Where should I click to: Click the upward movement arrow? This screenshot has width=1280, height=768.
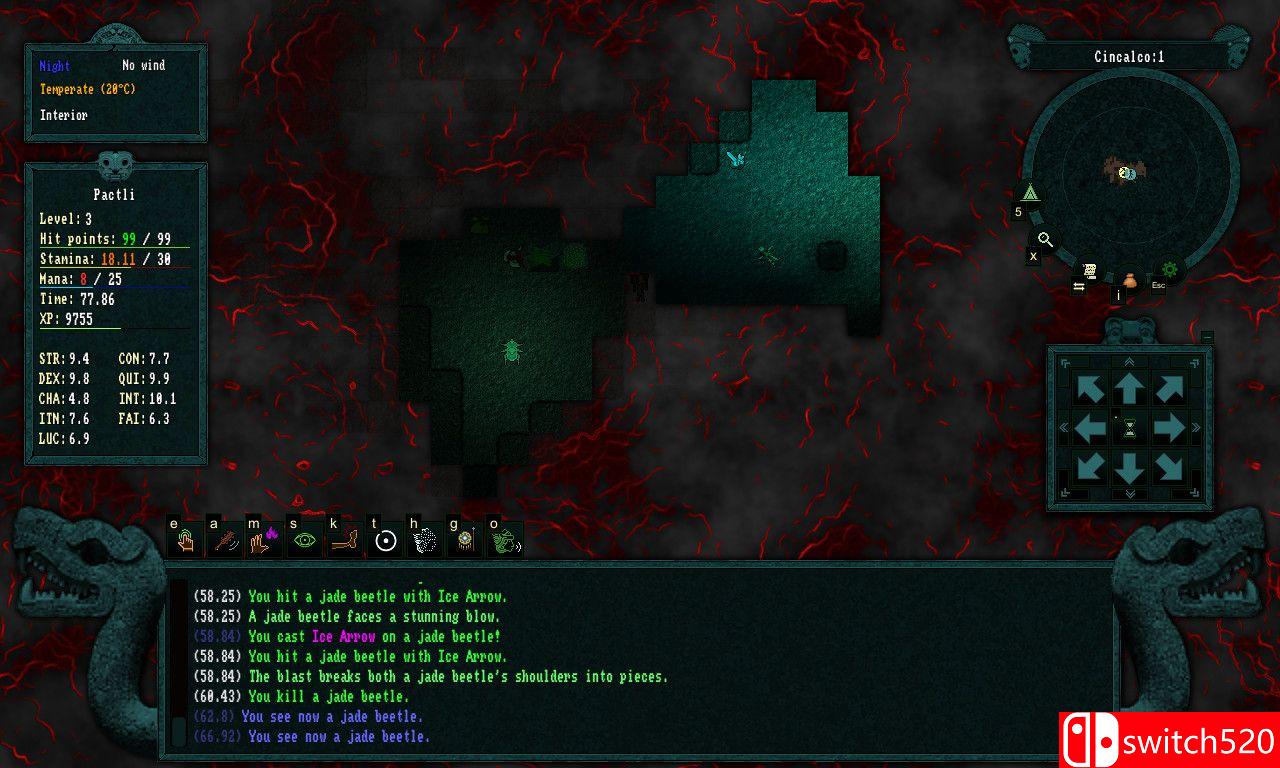[x=1130, y=389]
